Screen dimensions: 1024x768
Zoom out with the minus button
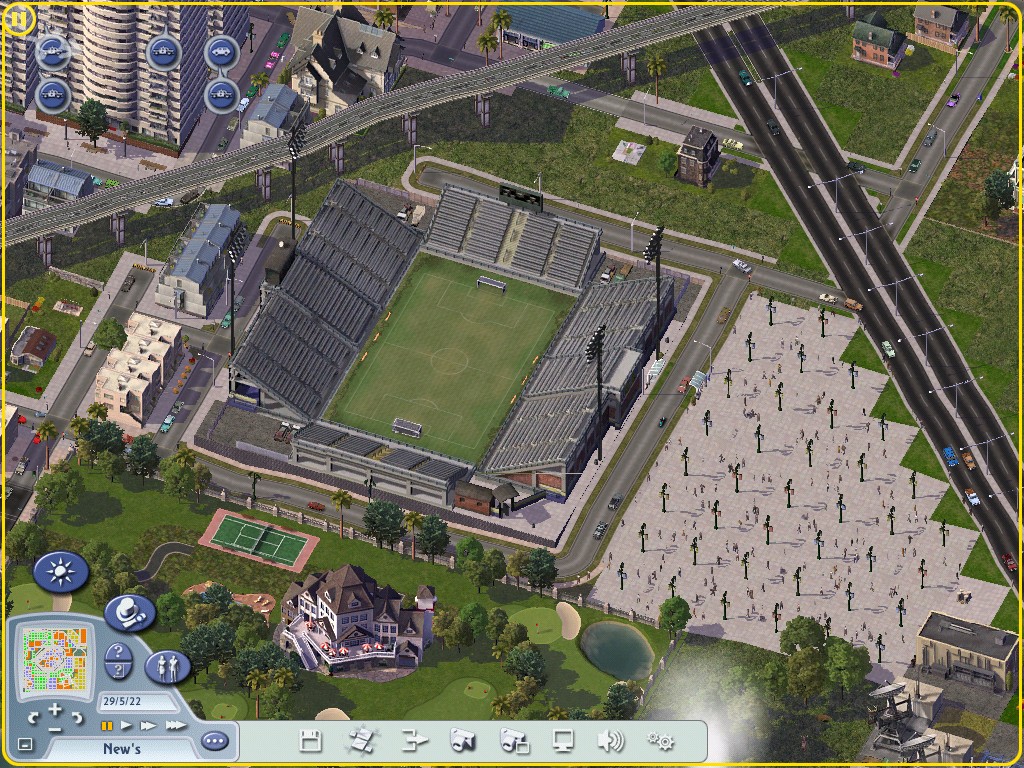[x=55, y=730]
